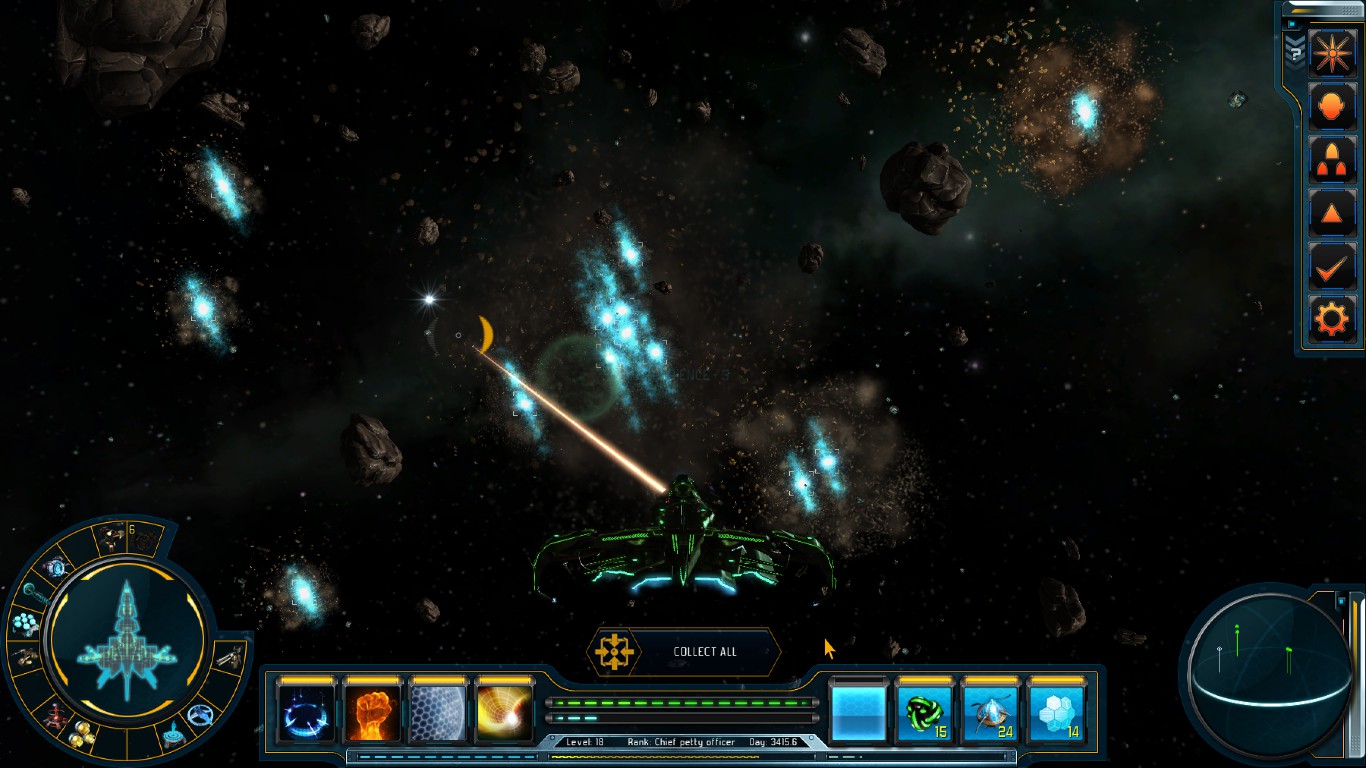Click the three-ships fleet button
Image resolution: width=1366 pixels, height=768 pixels.
1332,160
